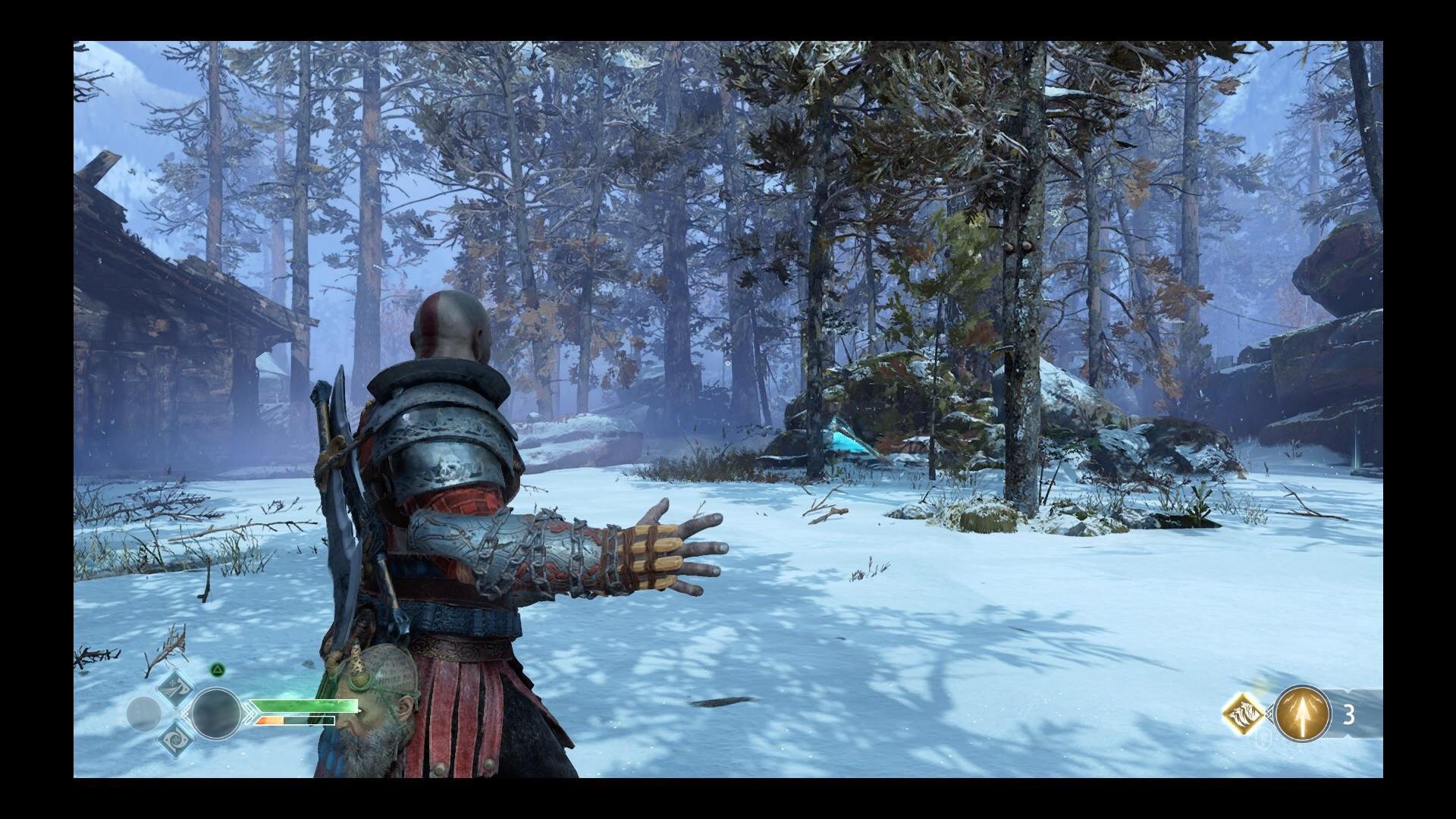The width and height of the screenshot is (1456, 819).
Task: Click the axe-and-snowflake runic attack diamond
Action: (x=175, y=689)
